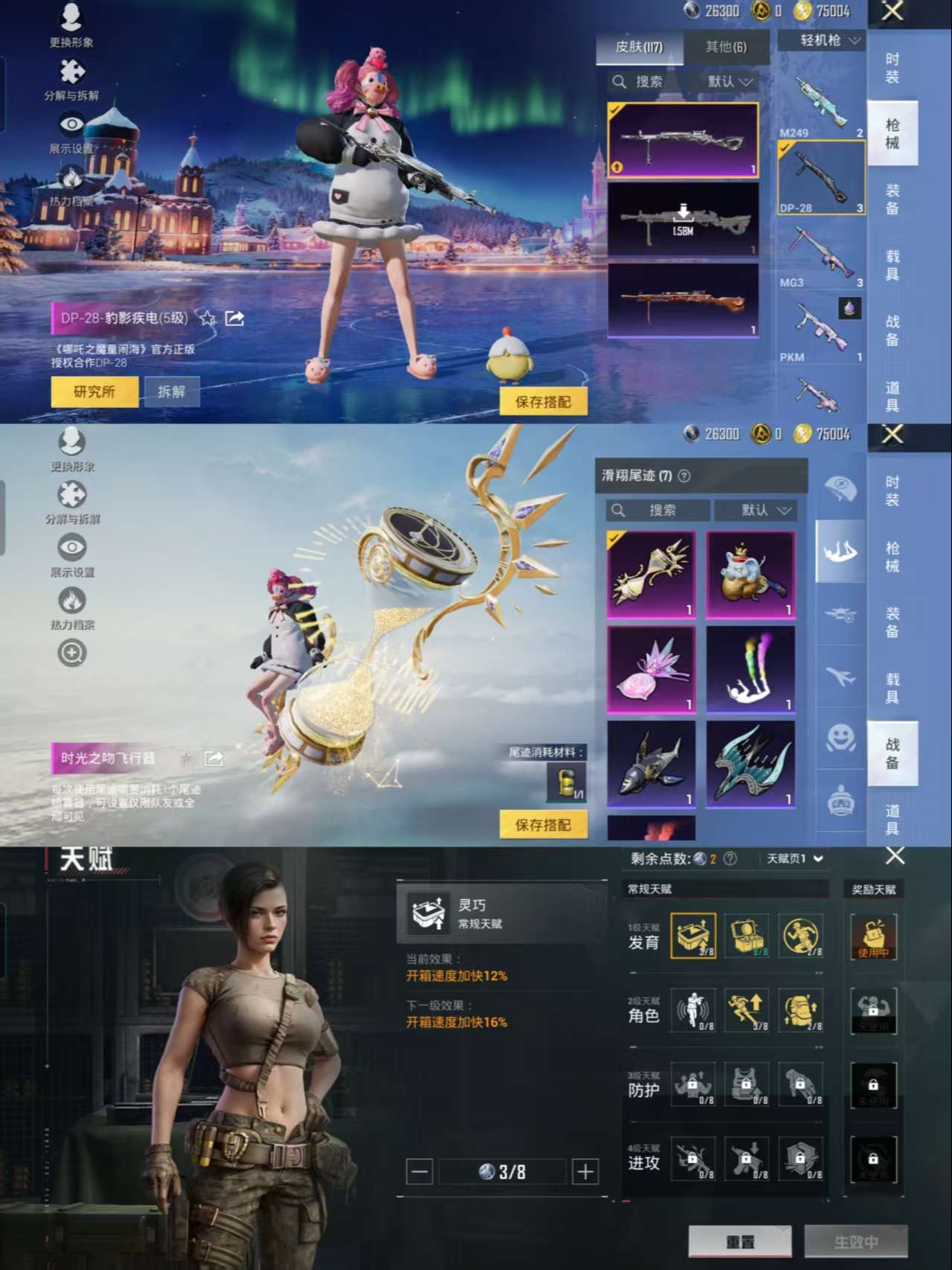Switch to the 皮肤(117) skins tab
This screenshot has width=952, height=1270.
pyautogui.click(x=639, y=47)
